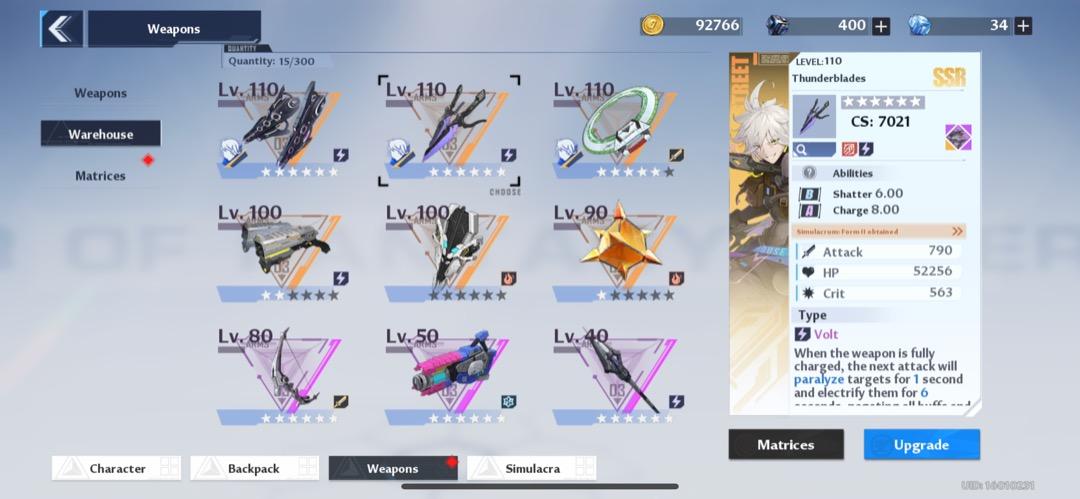Image resolution: width=1080 pixels, height=499 pixels.
Task: Open Matrices for the selected weapon
Action: (785, 445)
